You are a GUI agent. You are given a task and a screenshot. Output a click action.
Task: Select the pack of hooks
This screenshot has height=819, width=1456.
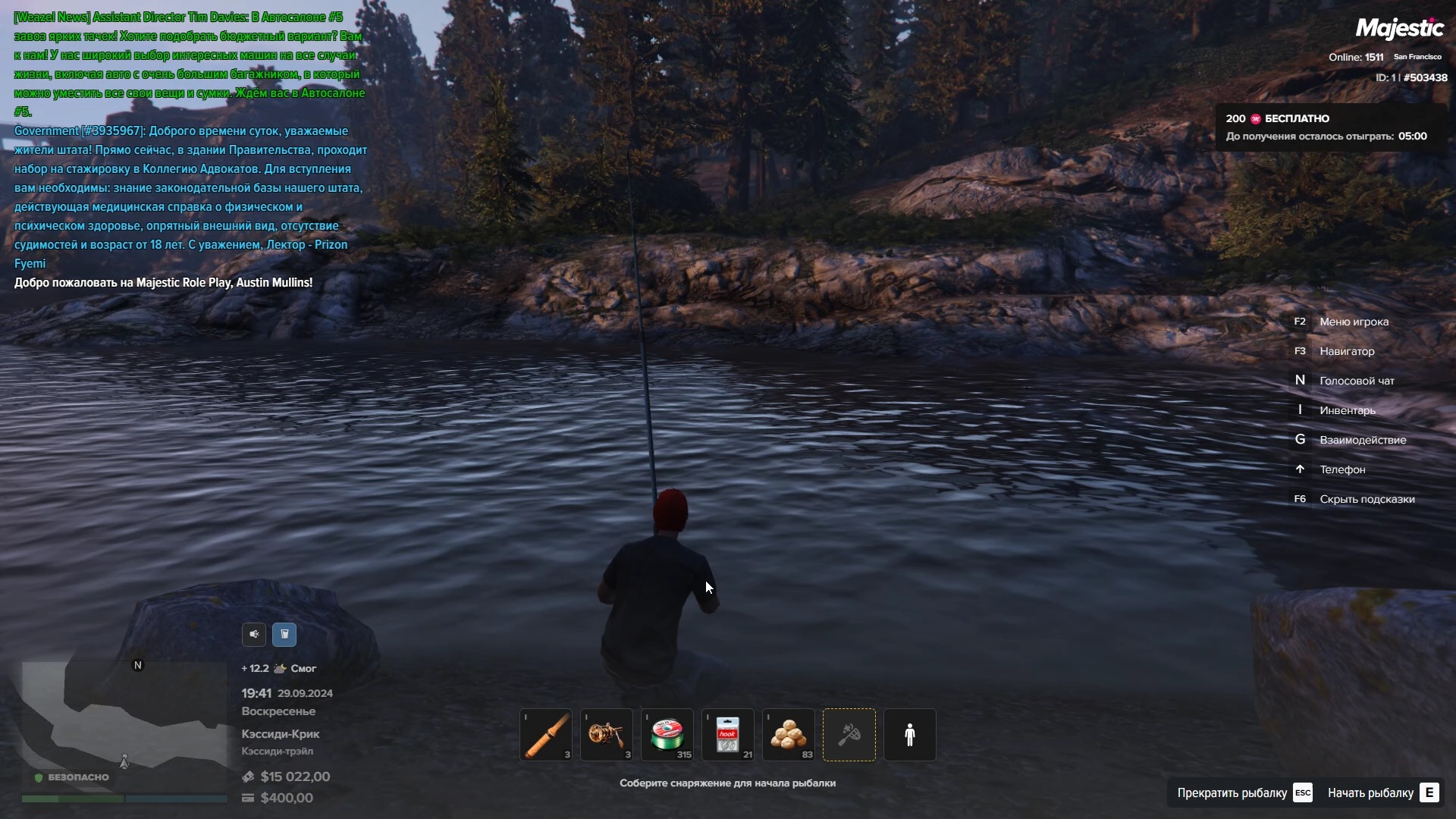tap(728, 734)
